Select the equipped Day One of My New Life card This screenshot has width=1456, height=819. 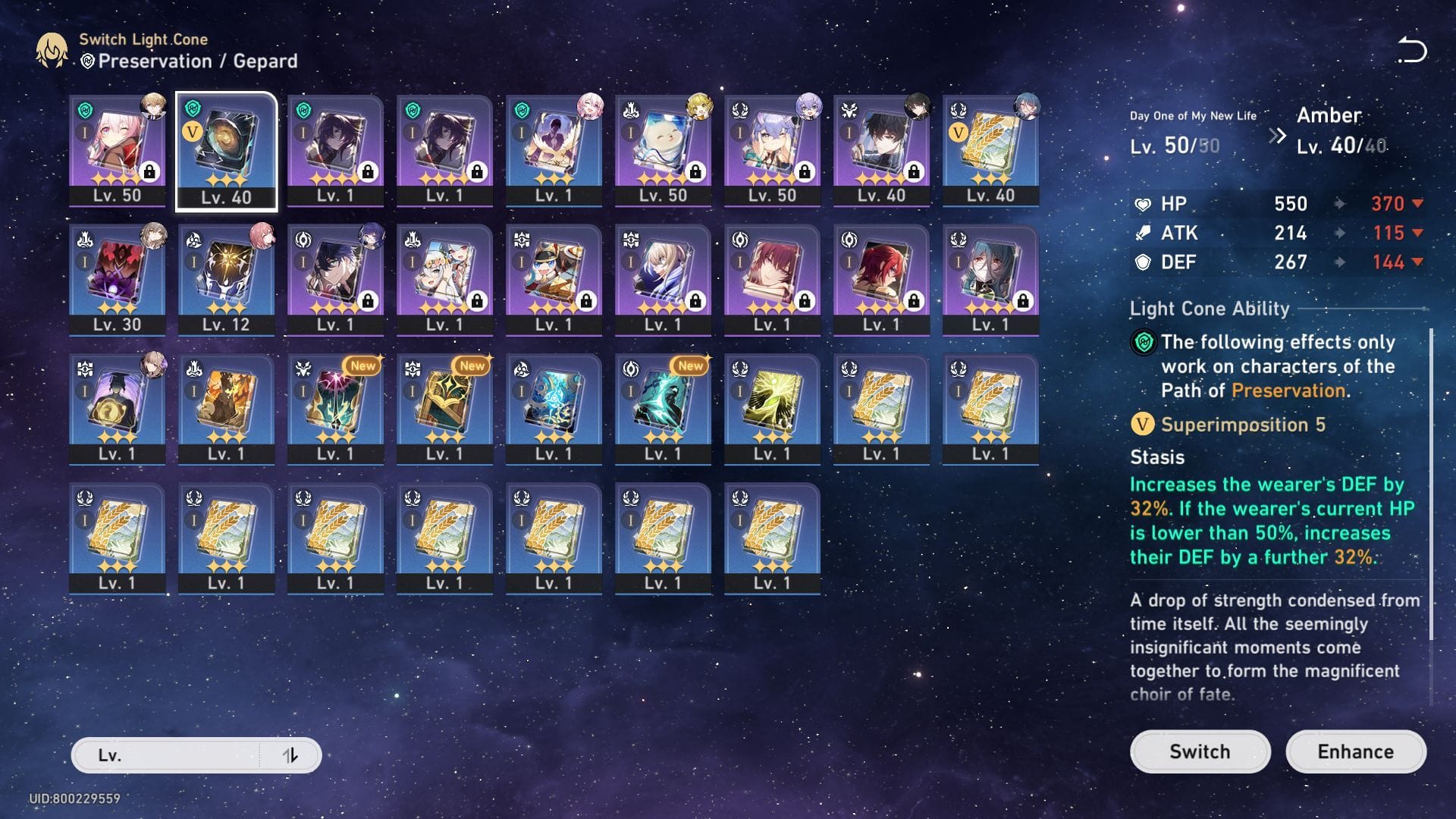(118, 150)
